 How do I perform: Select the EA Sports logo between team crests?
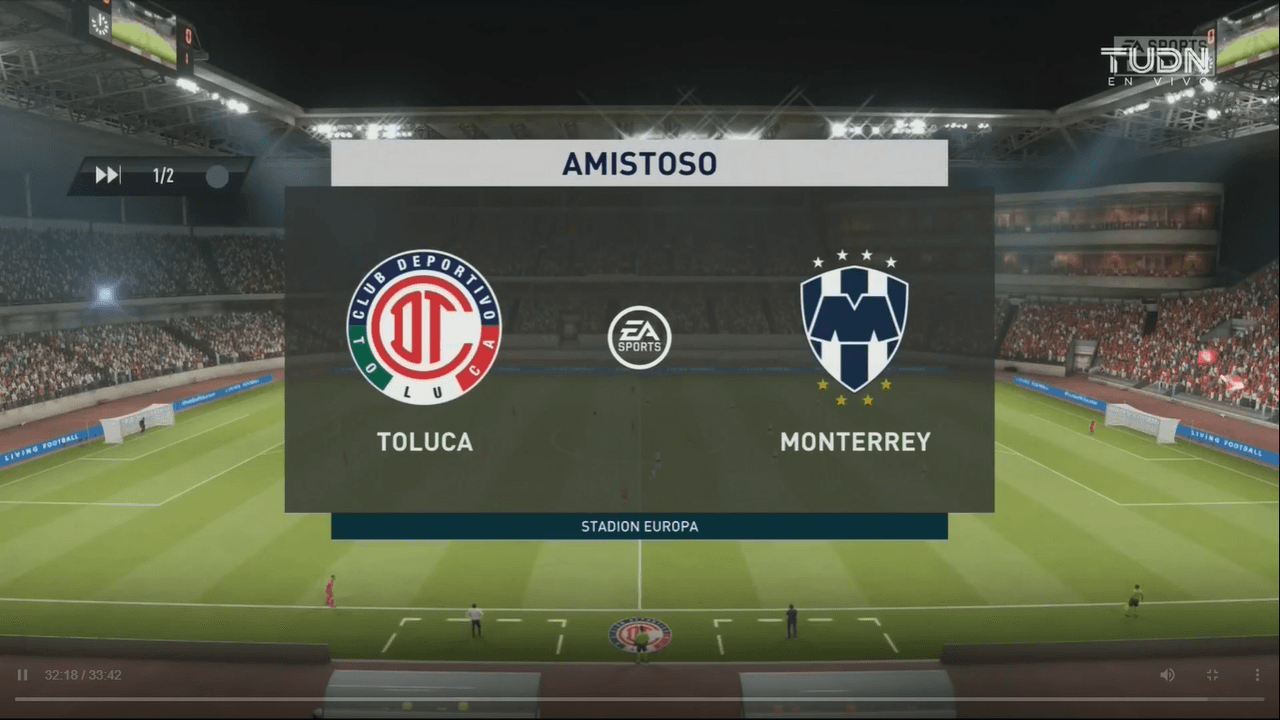639,337
